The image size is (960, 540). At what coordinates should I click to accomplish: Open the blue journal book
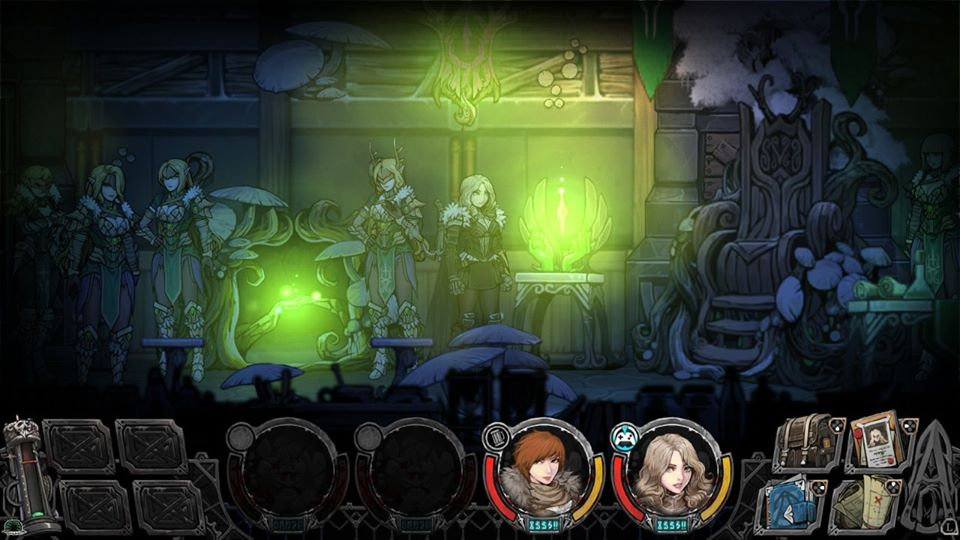pos(795,501)
